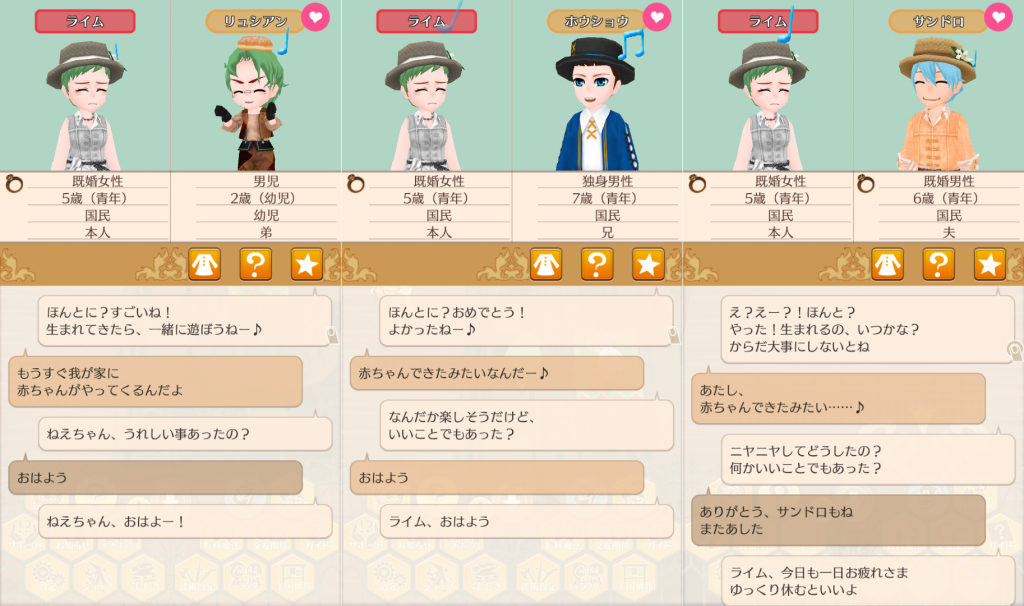Activate the star button in ホウショウ's panel
The height and width of the screenshot is (606, 1024).
pos(648,264)
